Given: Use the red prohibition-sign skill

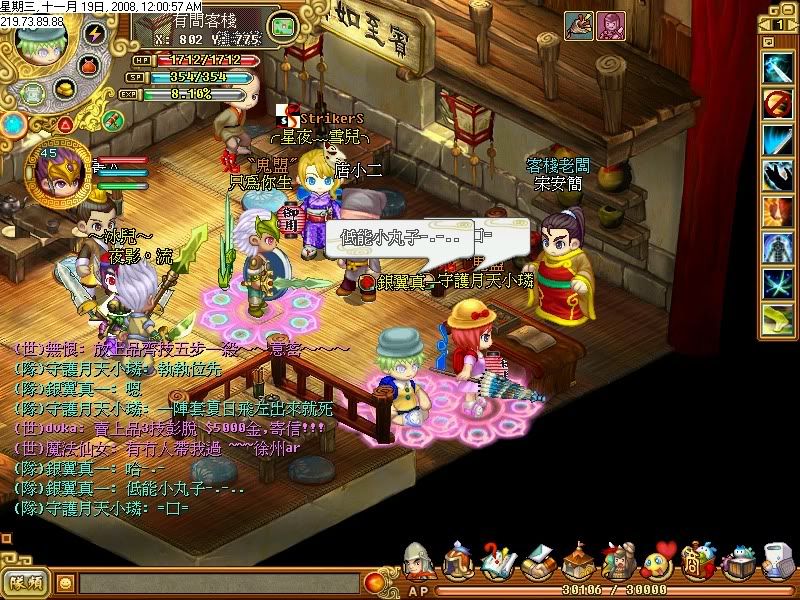Looking at the screenshot, I should [x=777, y=102].
